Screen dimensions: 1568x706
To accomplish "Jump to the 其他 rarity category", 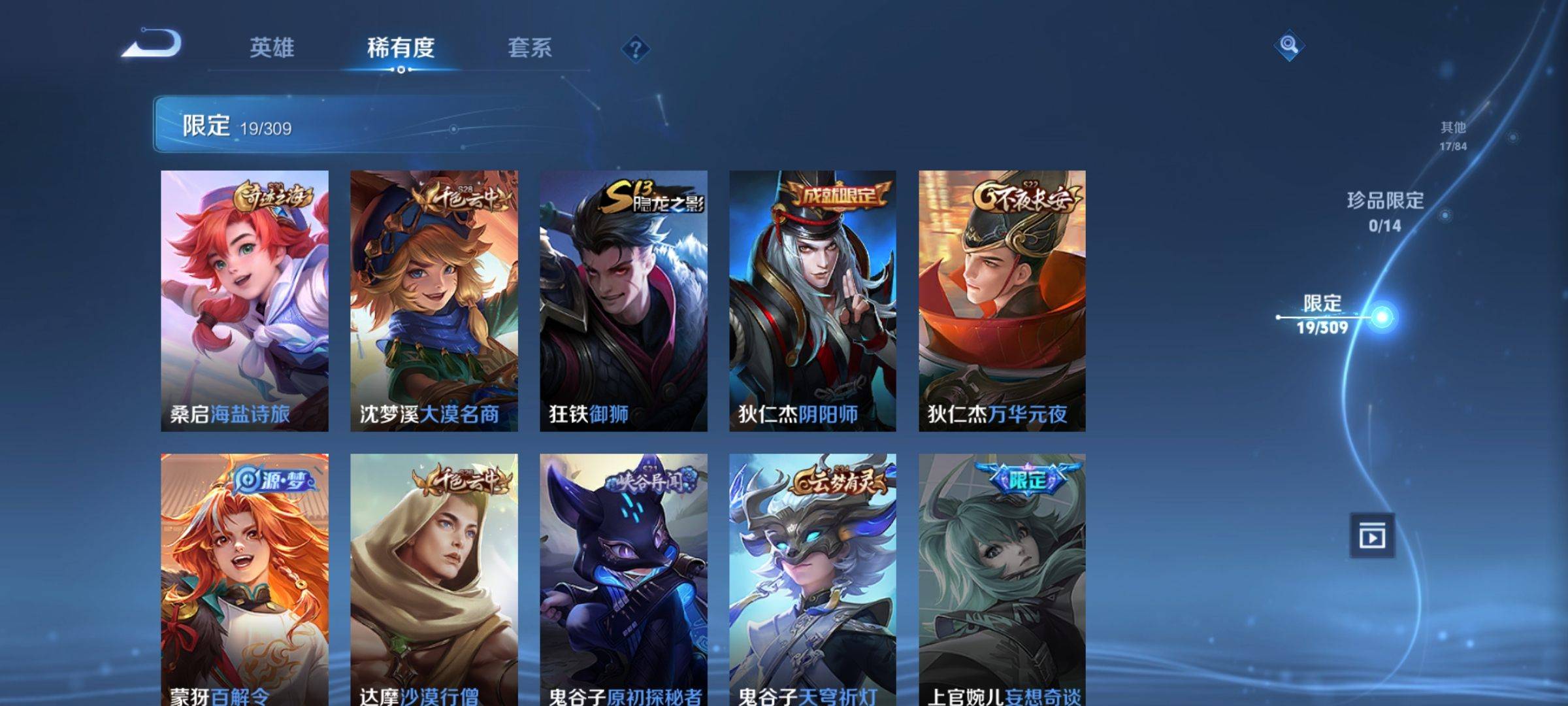I will click(1453, 135).
